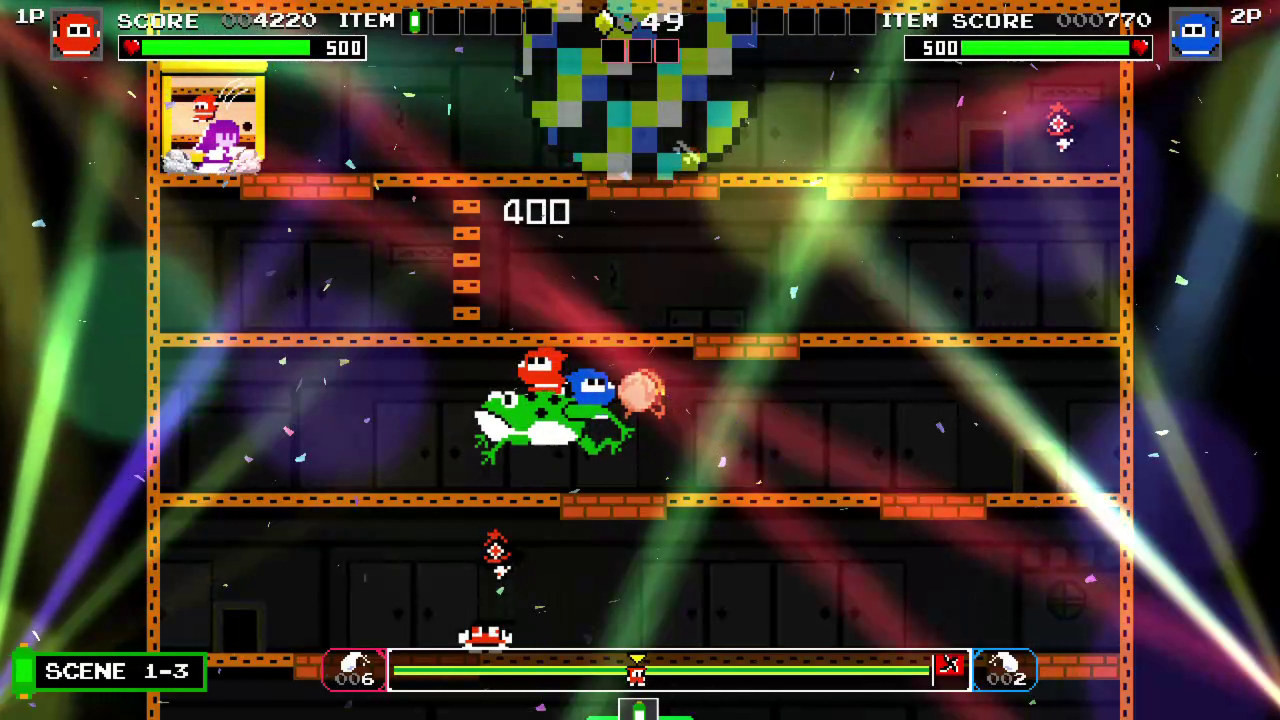Click the SCORE 004220 readout
1280x720 pixels.
tap(219, 19)
